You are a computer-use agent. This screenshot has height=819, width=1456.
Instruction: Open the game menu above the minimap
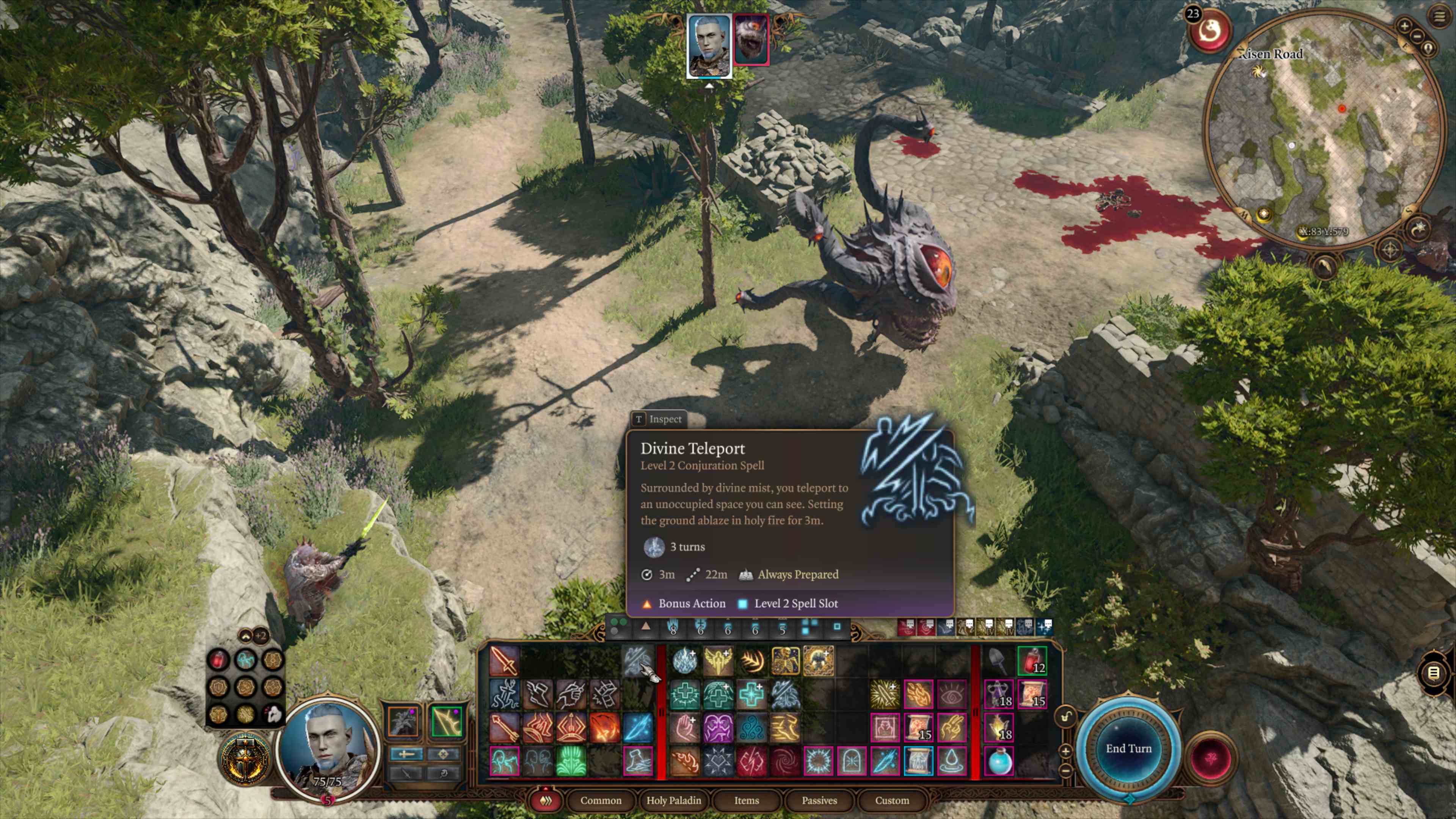point(1439,16)
